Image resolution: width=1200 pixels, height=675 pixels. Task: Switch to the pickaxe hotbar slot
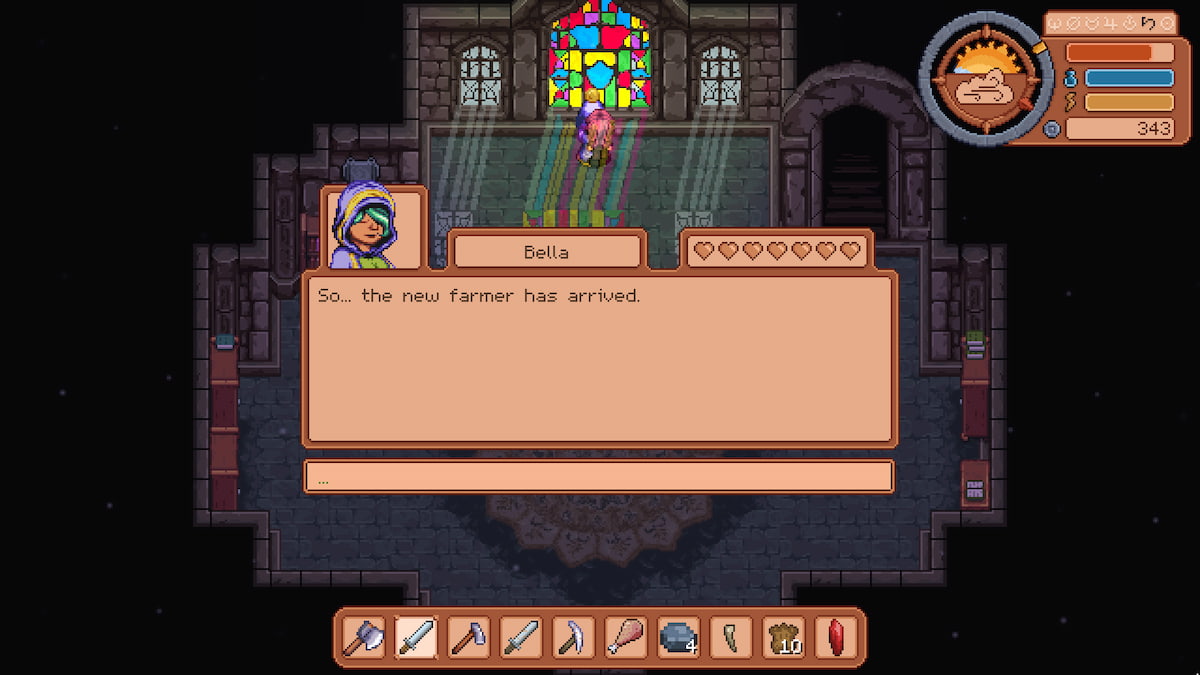(x=573, y=637)
